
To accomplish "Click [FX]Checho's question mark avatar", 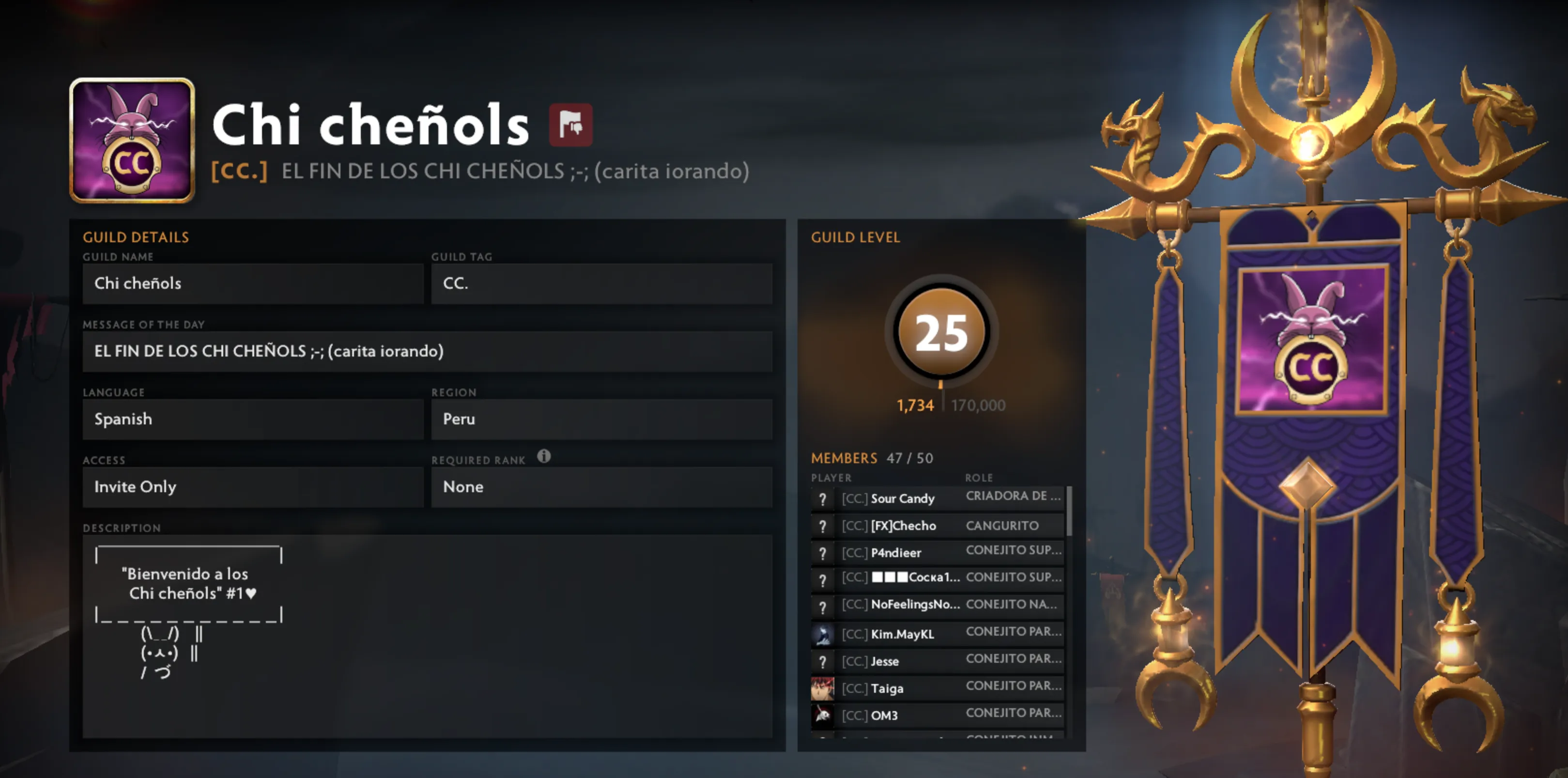I will [x=823, y=525].
